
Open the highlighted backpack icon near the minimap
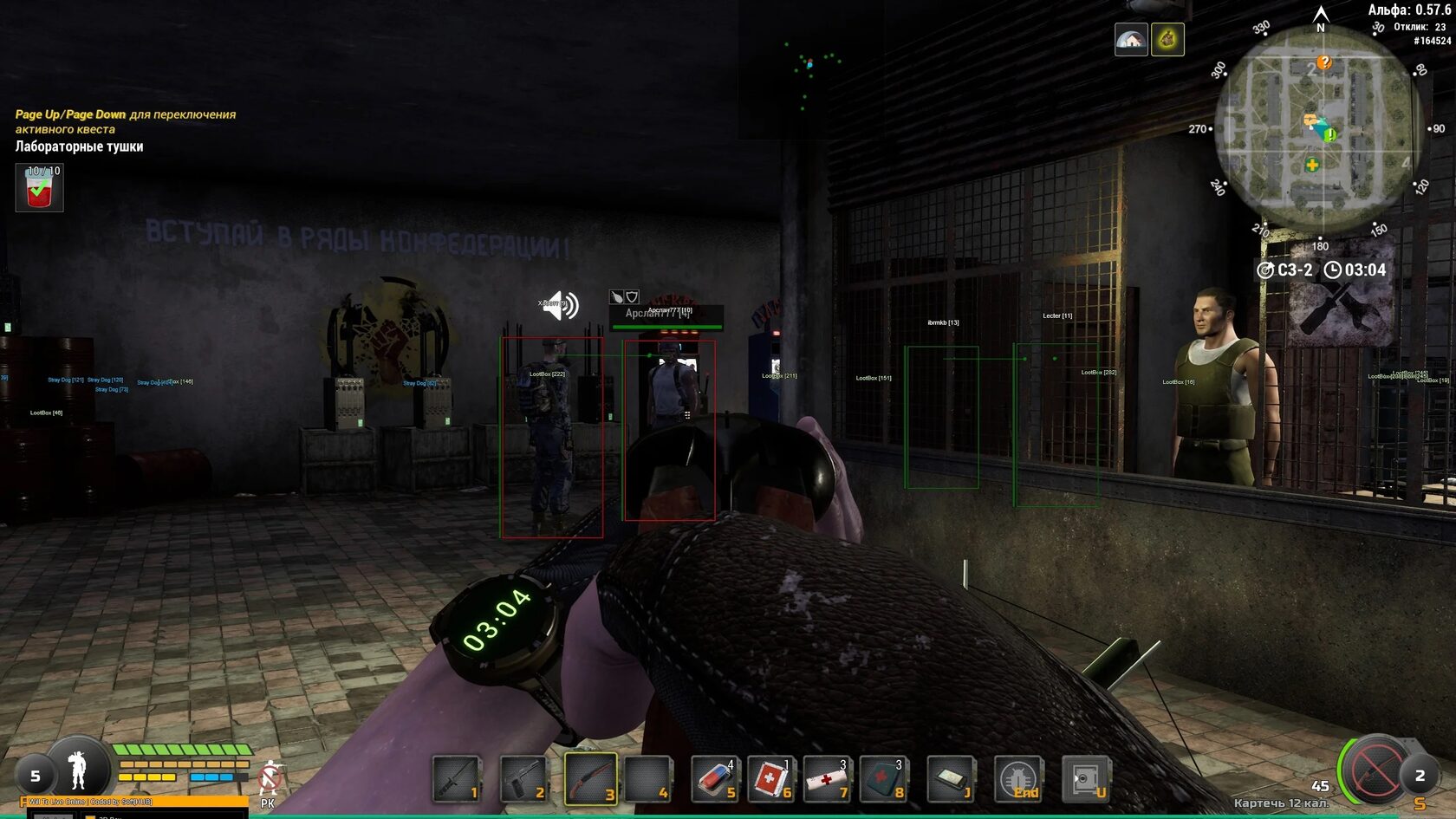pos(1166,37)
